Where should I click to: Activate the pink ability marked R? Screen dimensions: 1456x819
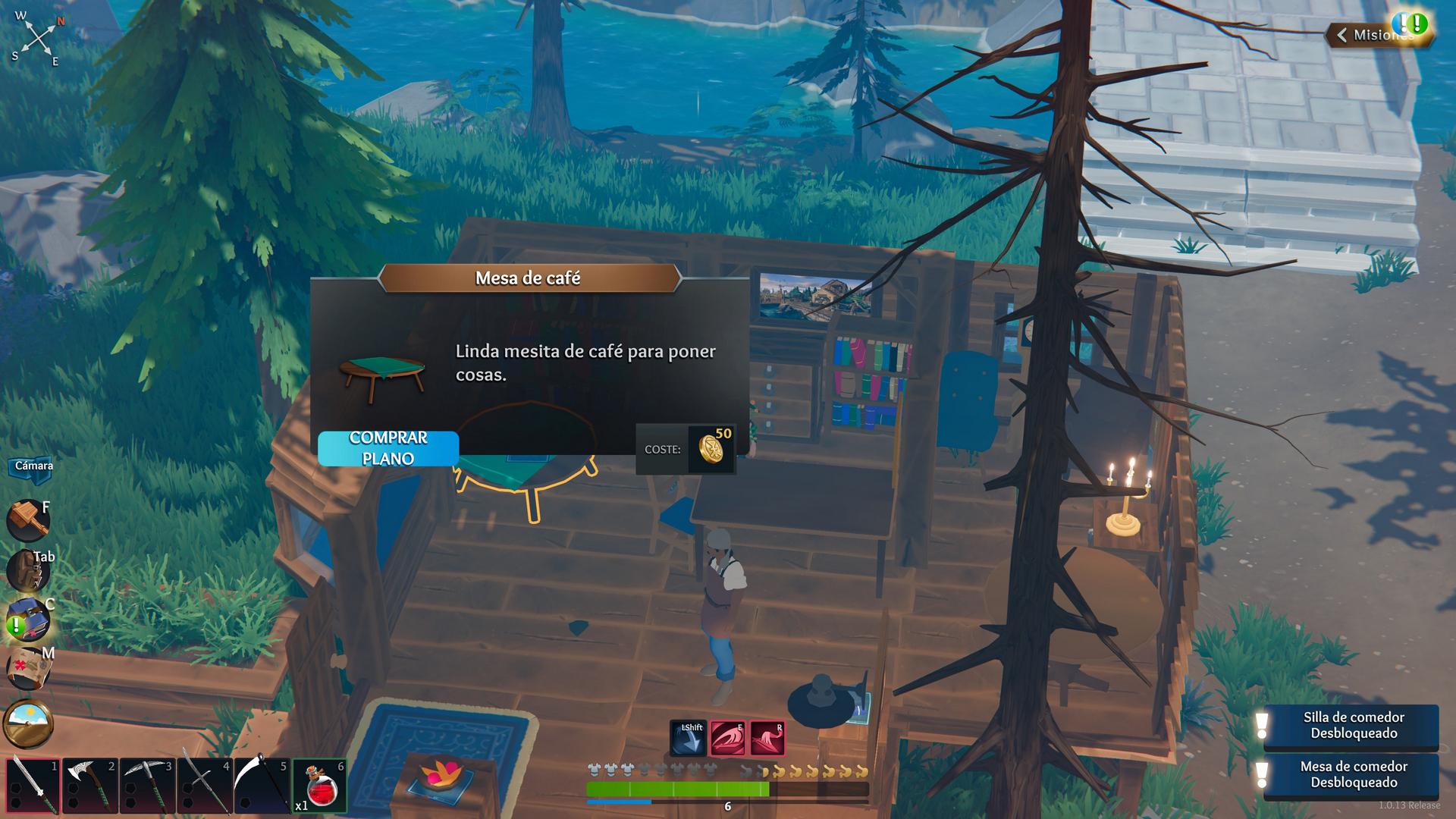pos(767,739)
